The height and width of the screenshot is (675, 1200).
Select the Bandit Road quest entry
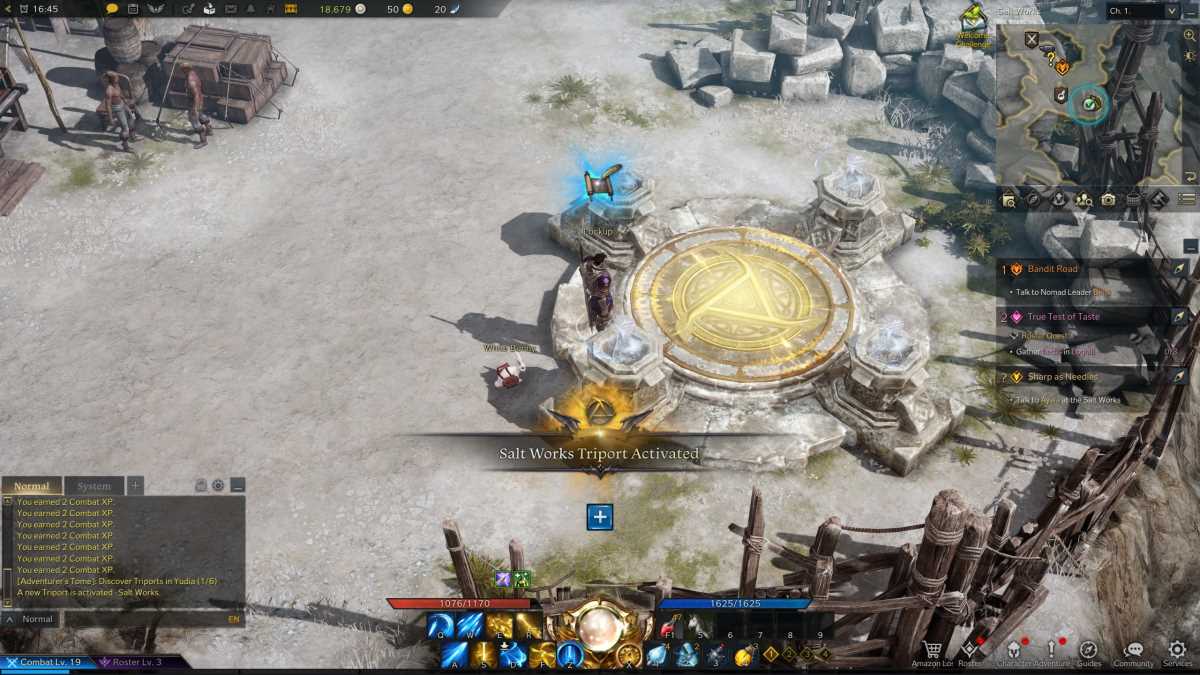coord(1052,269)
